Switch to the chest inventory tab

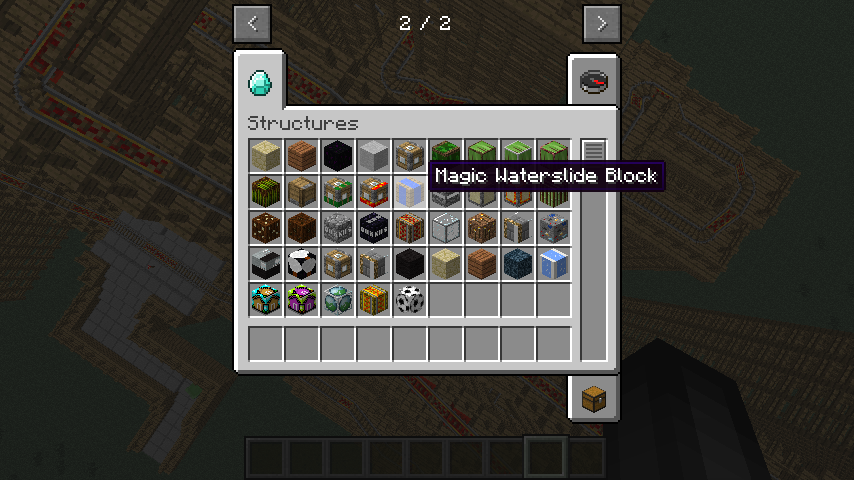[594, 397]
